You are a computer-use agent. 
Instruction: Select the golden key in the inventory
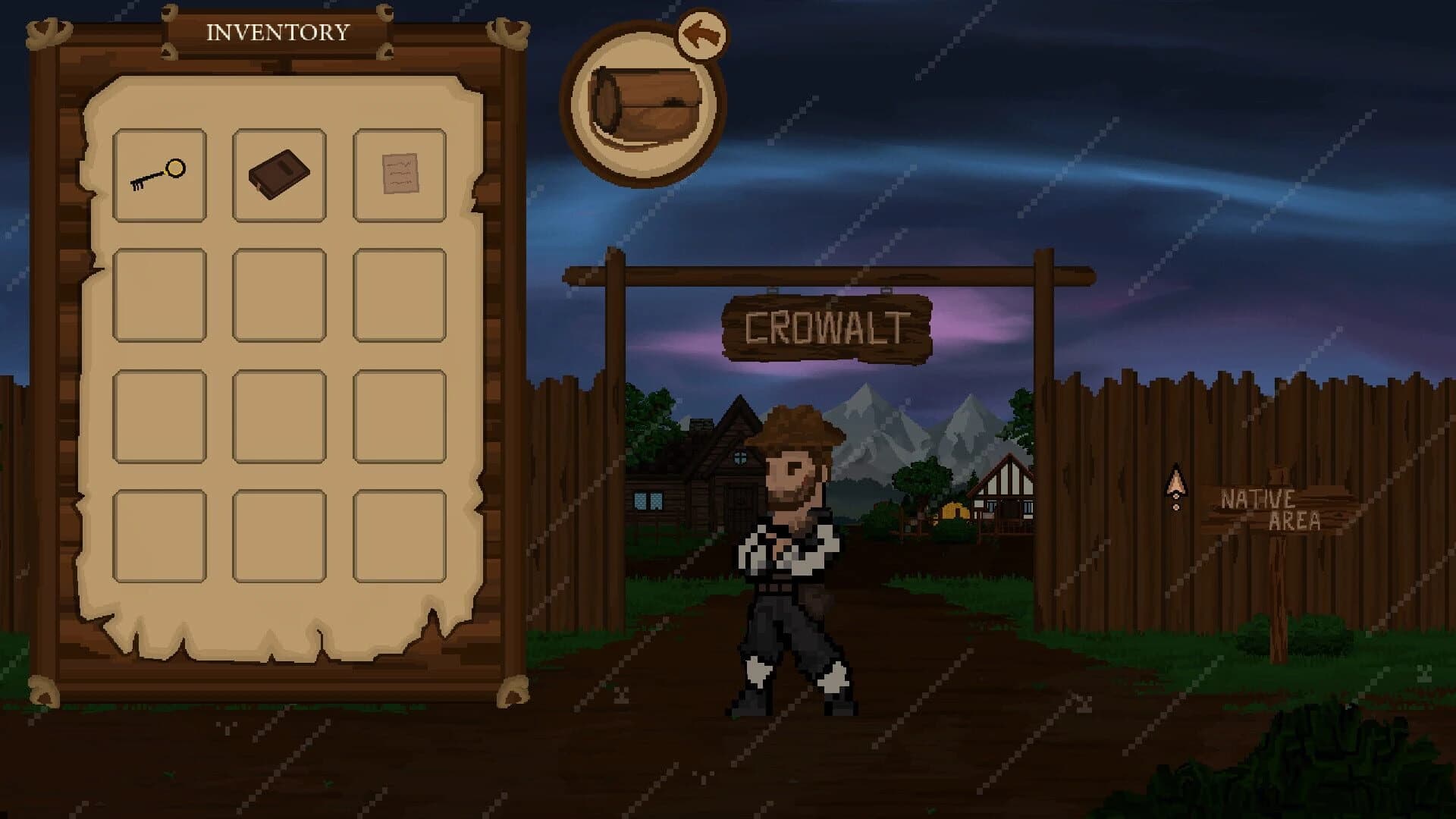(161, 174)
